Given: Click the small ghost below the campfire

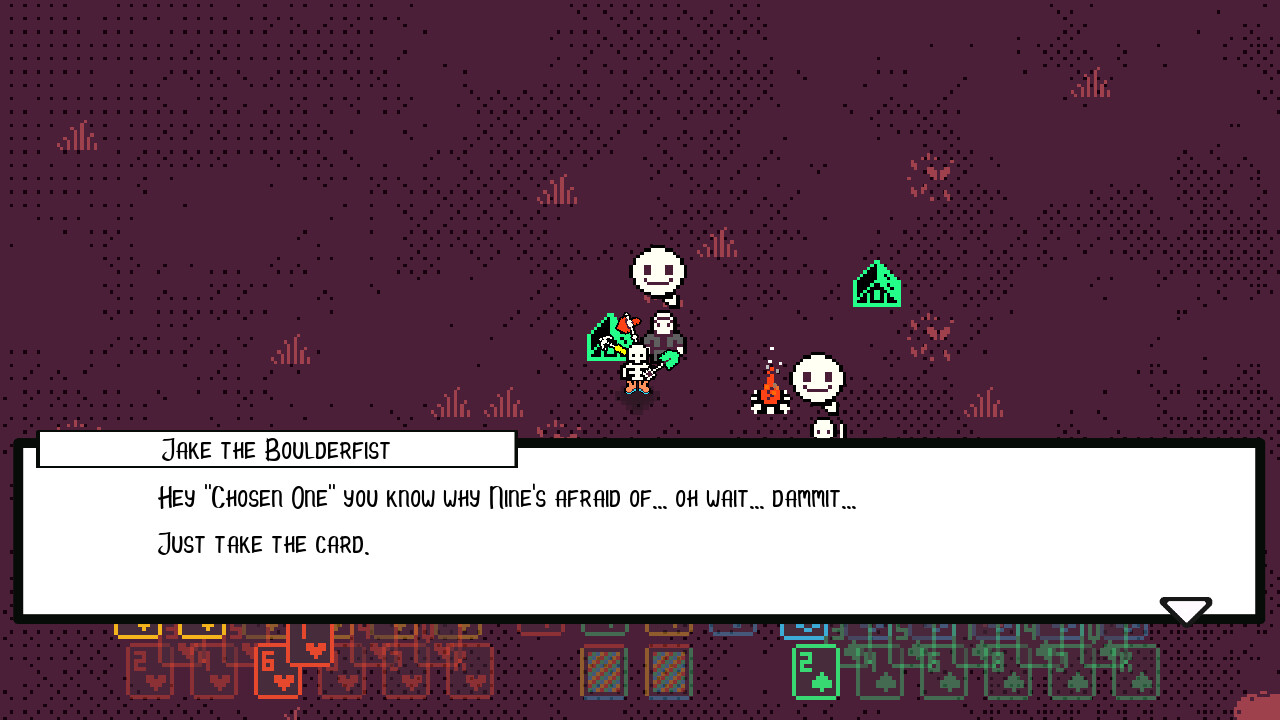Looking at the screenshot, I should (x=822, y=428).
